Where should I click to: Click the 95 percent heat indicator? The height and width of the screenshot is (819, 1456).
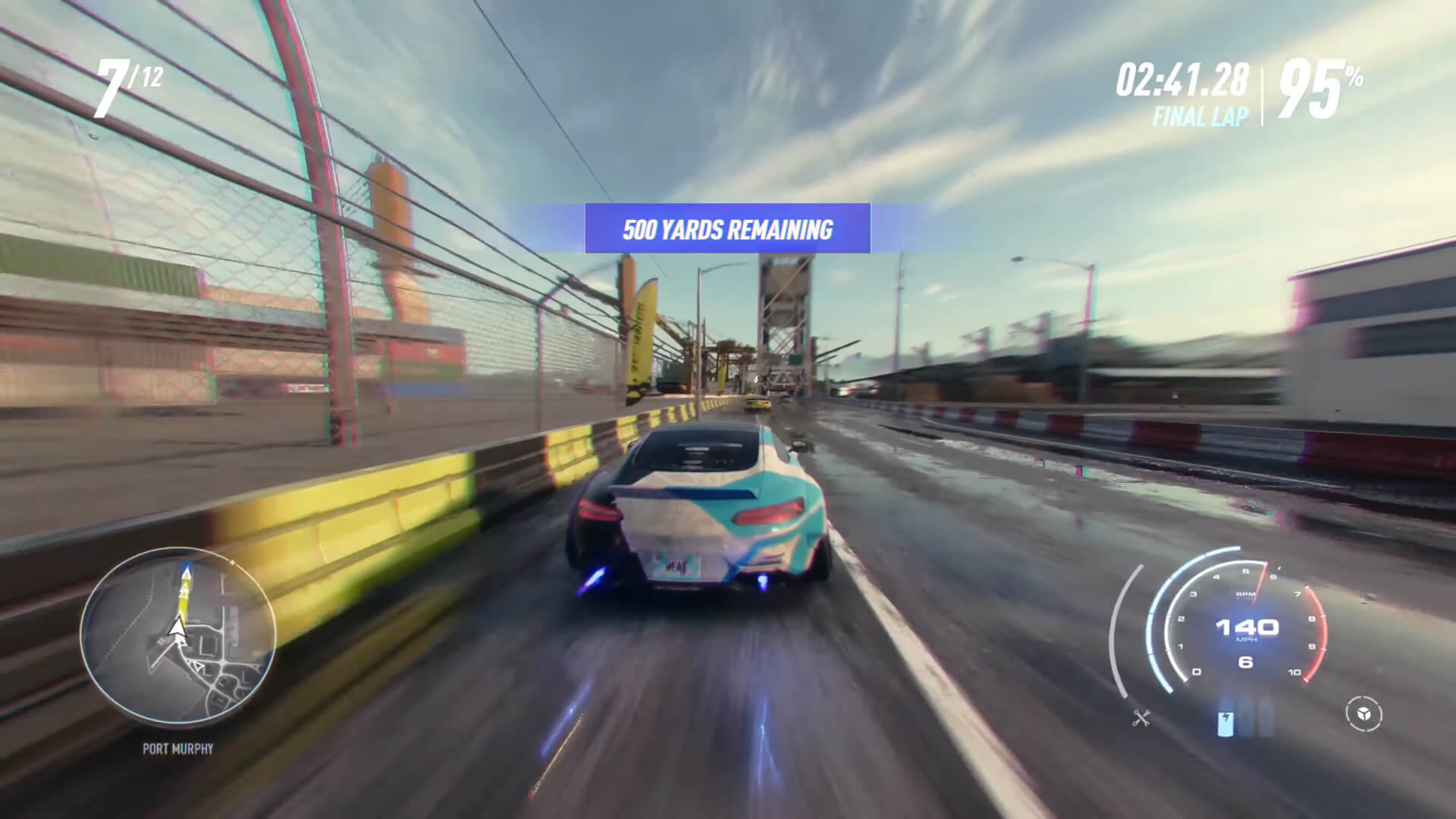coord(1317,86)
